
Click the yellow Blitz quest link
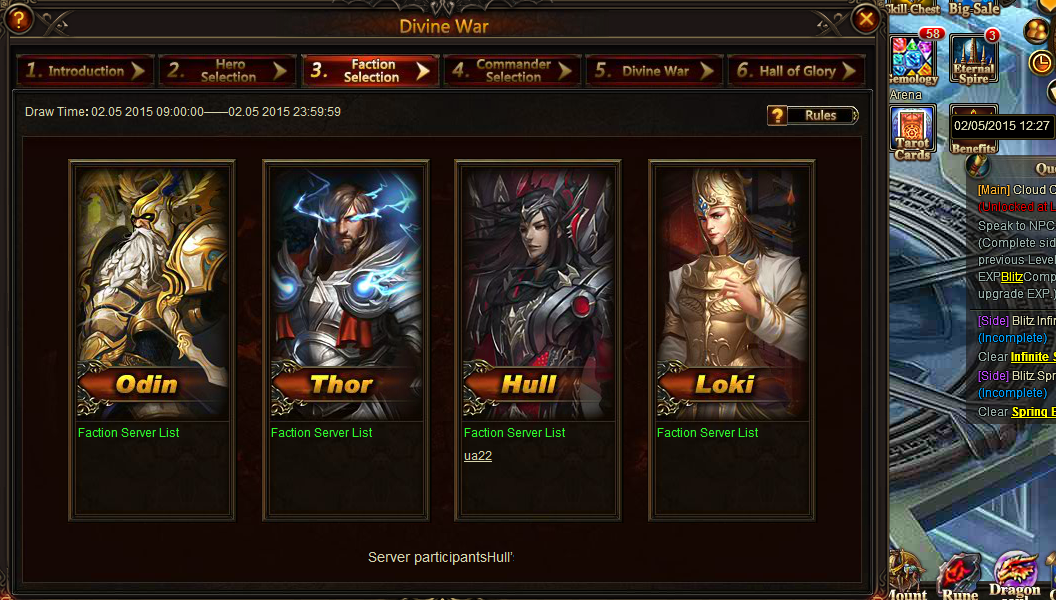(x=1012, y=277)
